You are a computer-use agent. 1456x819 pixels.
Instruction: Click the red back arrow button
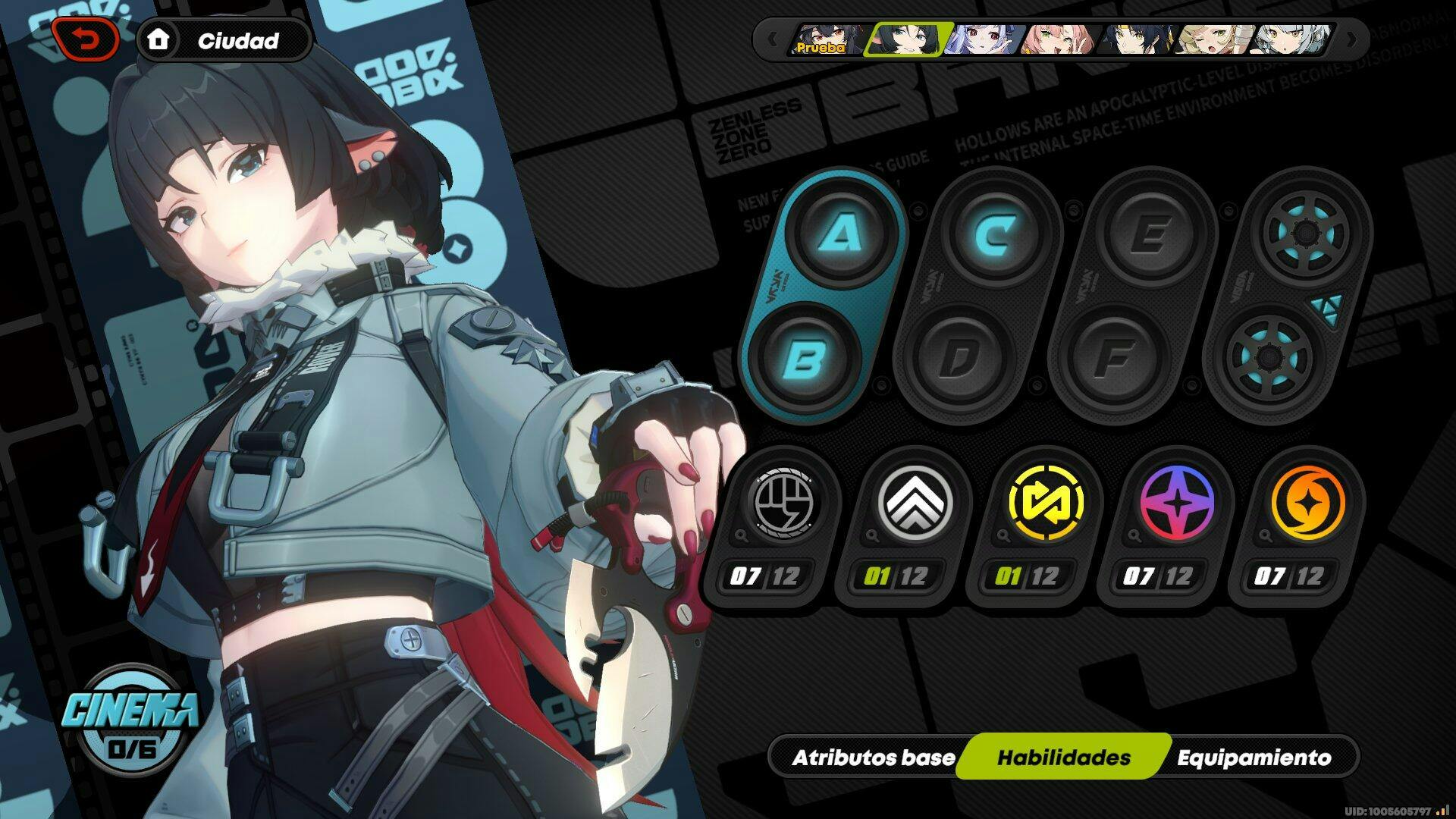(x=86, y=40)
